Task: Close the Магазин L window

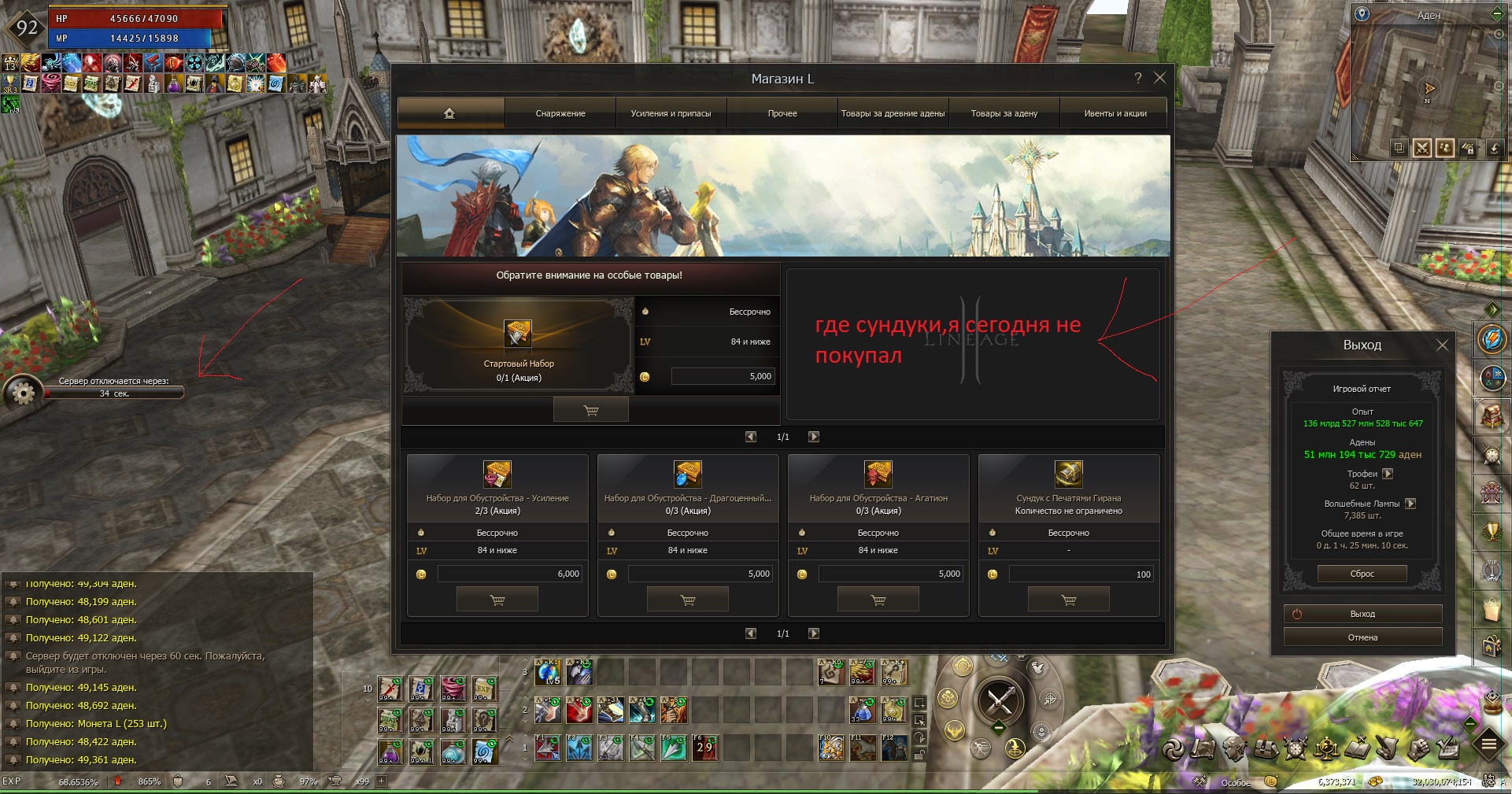Action: (1159, 78)
